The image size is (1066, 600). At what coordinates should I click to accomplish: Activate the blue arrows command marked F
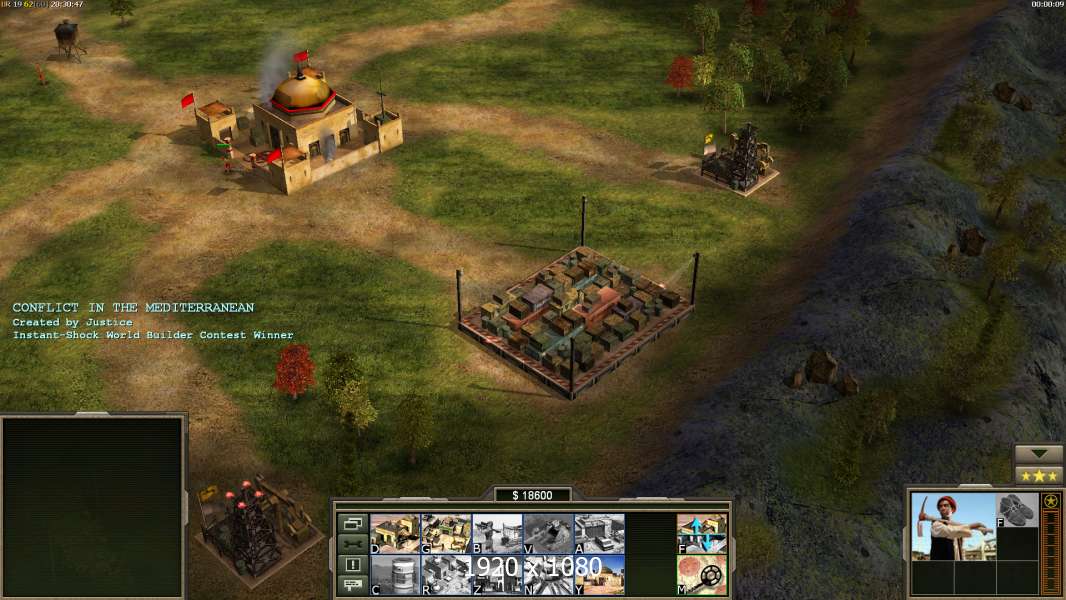[702, 533]
